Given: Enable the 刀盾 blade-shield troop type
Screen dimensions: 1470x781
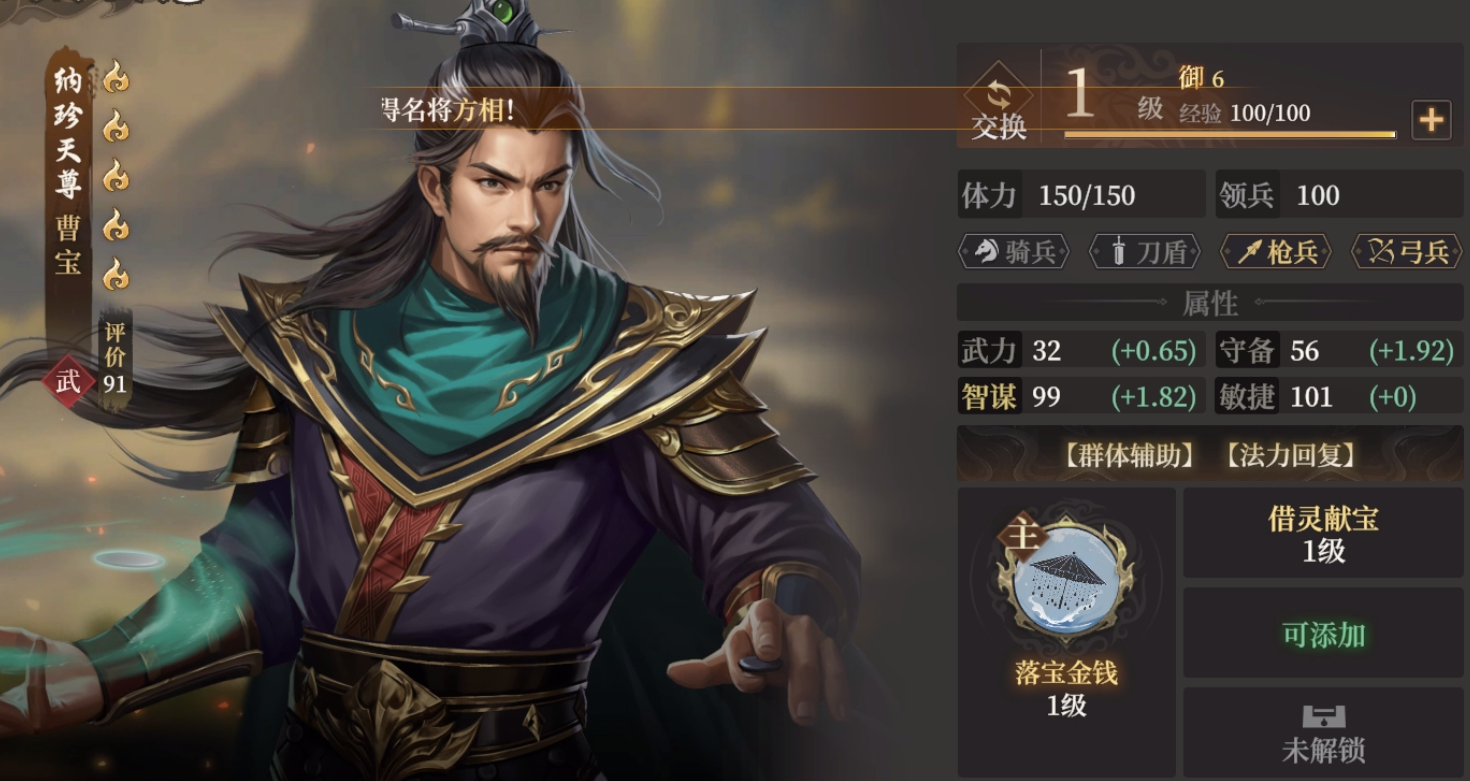Looking at the screenshot, I should [1143, 253].
